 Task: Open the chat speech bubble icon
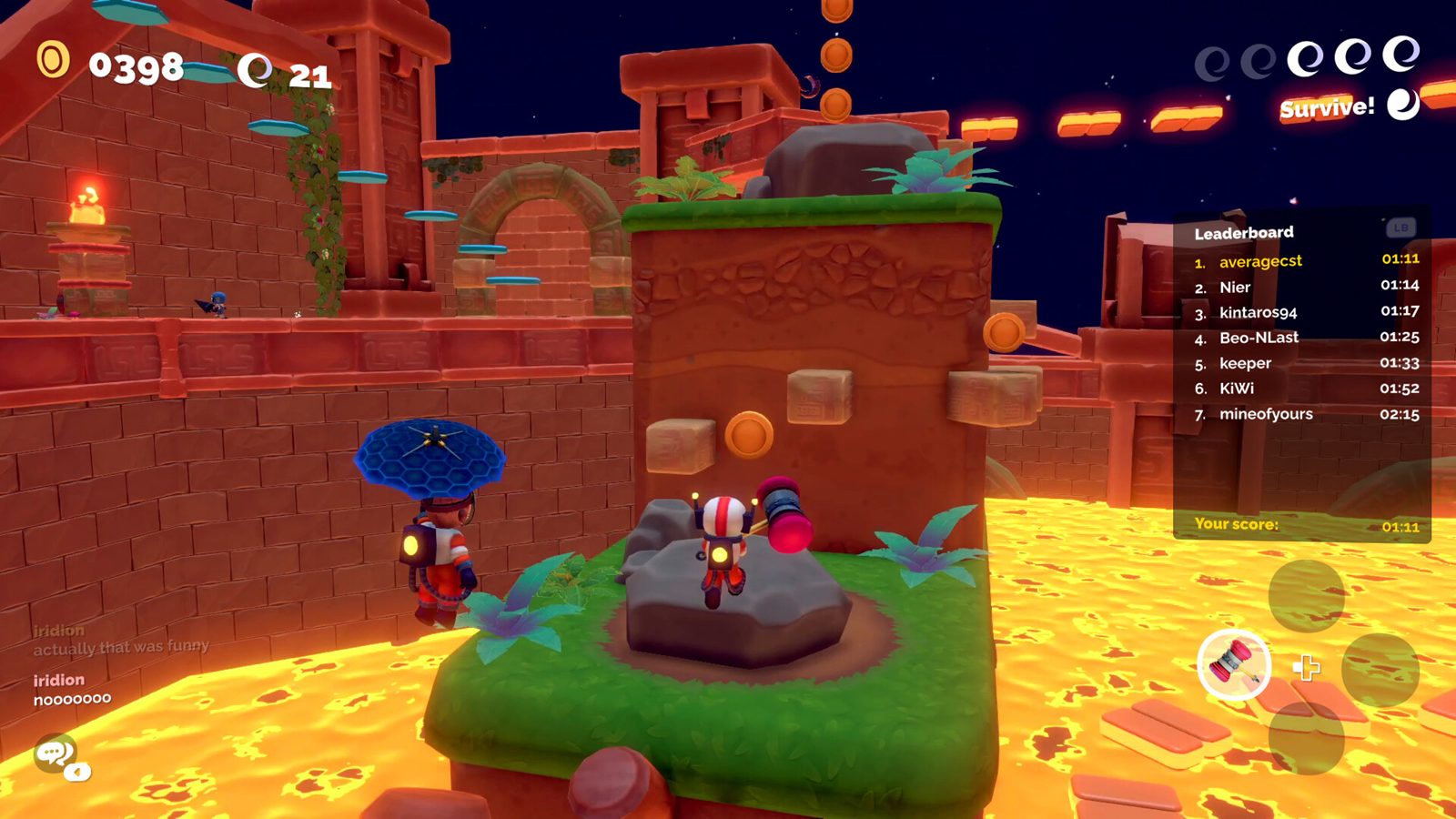click(56, 754)
